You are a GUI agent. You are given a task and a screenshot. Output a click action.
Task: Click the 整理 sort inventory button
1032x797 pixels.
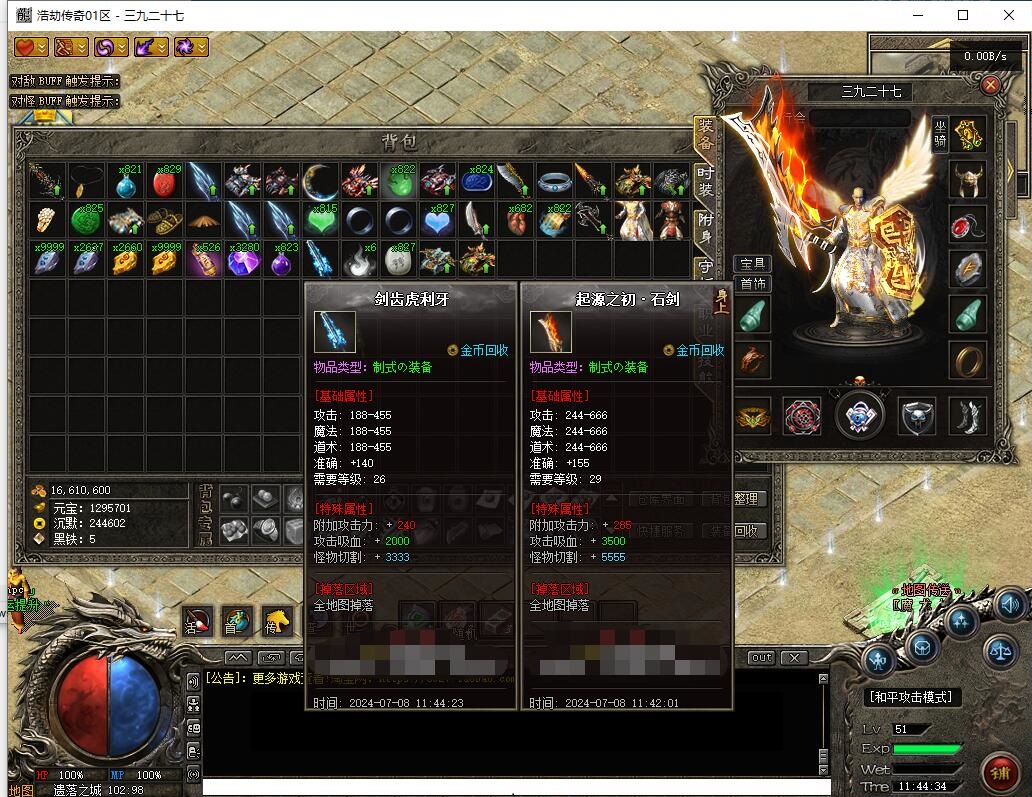[x=746, y=498]
